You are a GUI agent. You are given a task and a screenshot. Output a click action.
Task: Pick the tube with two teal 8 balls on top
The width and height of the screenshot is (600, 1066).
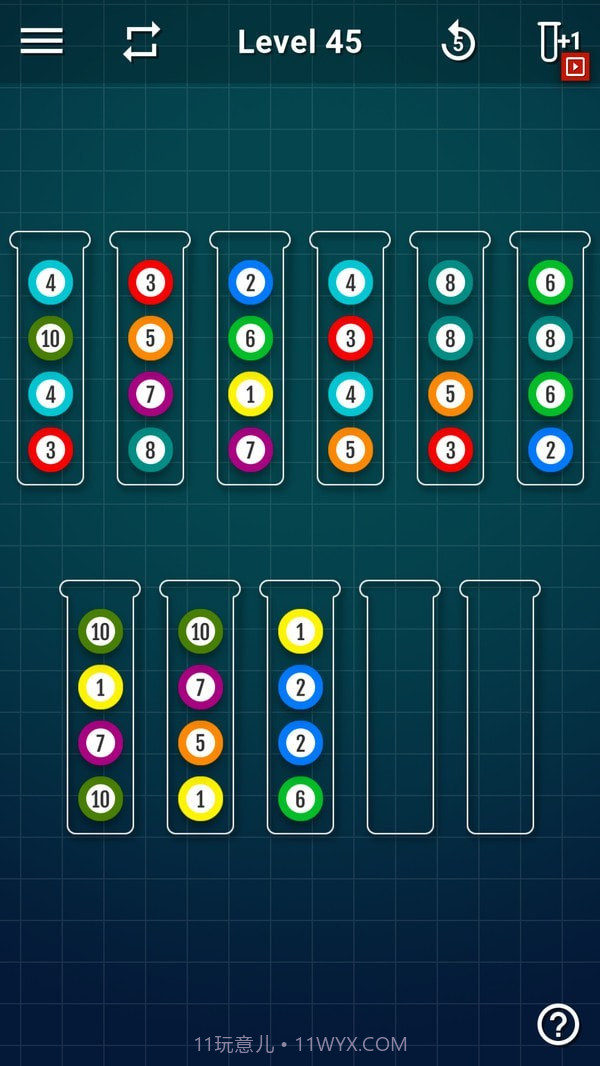(x=450, y=360)
